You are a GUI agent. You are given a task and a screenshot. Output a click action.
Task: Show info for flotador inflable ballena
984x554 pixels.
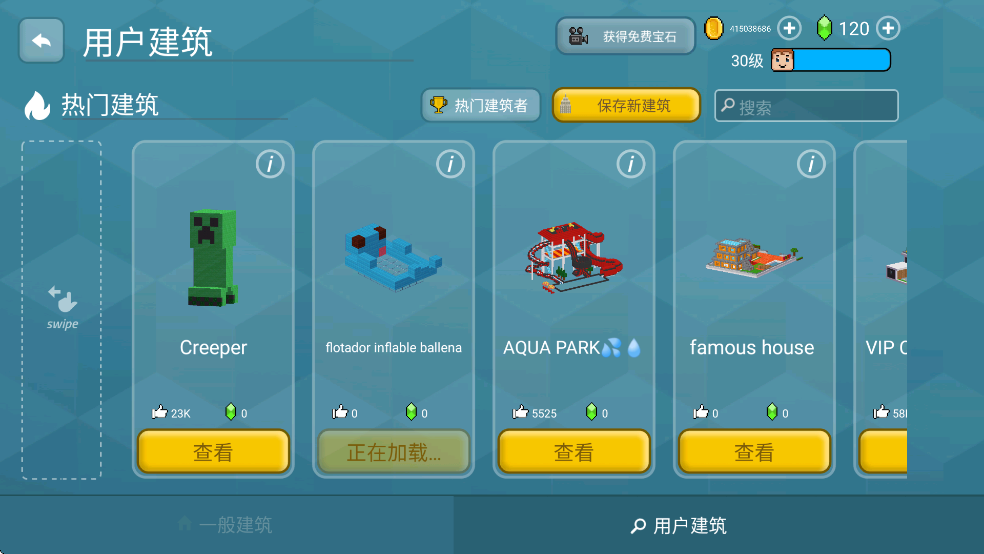point(450,164)
